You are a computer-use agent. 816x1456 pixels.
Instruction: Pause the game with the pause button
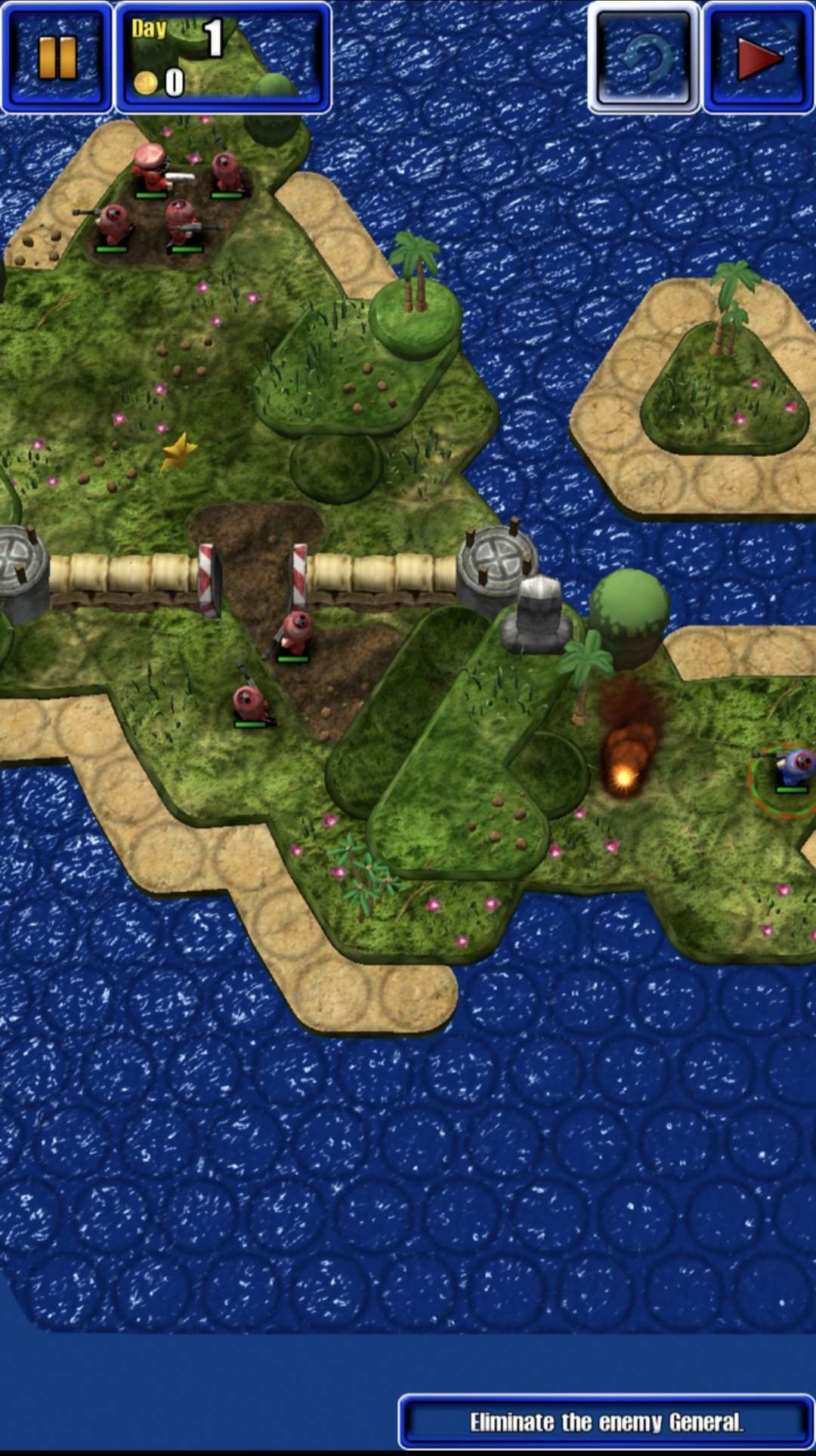coord(57,57)
